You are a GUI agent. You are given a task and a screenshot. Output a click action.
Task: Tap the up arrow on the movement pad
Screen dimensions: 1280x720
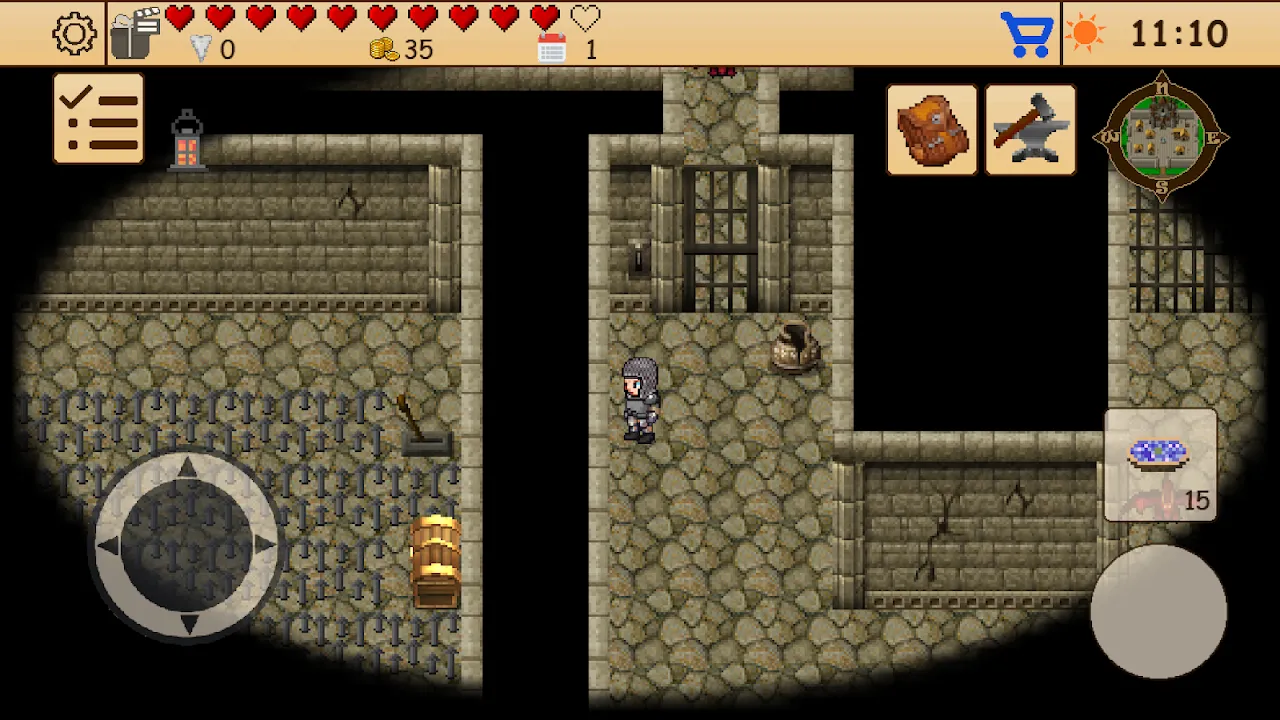click(x=187, y=467)
